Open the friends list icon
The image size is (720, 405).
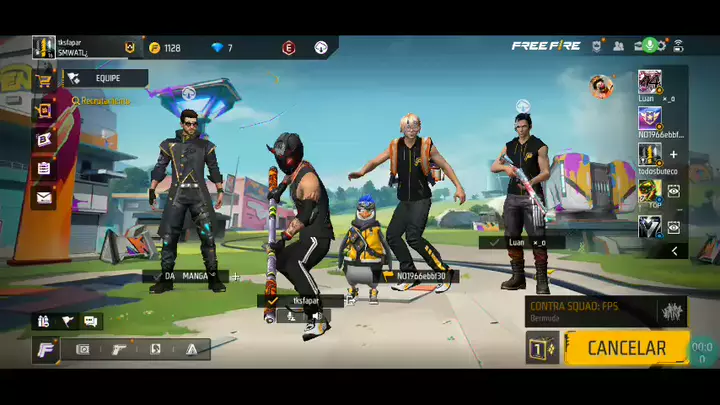pos(619,46)
